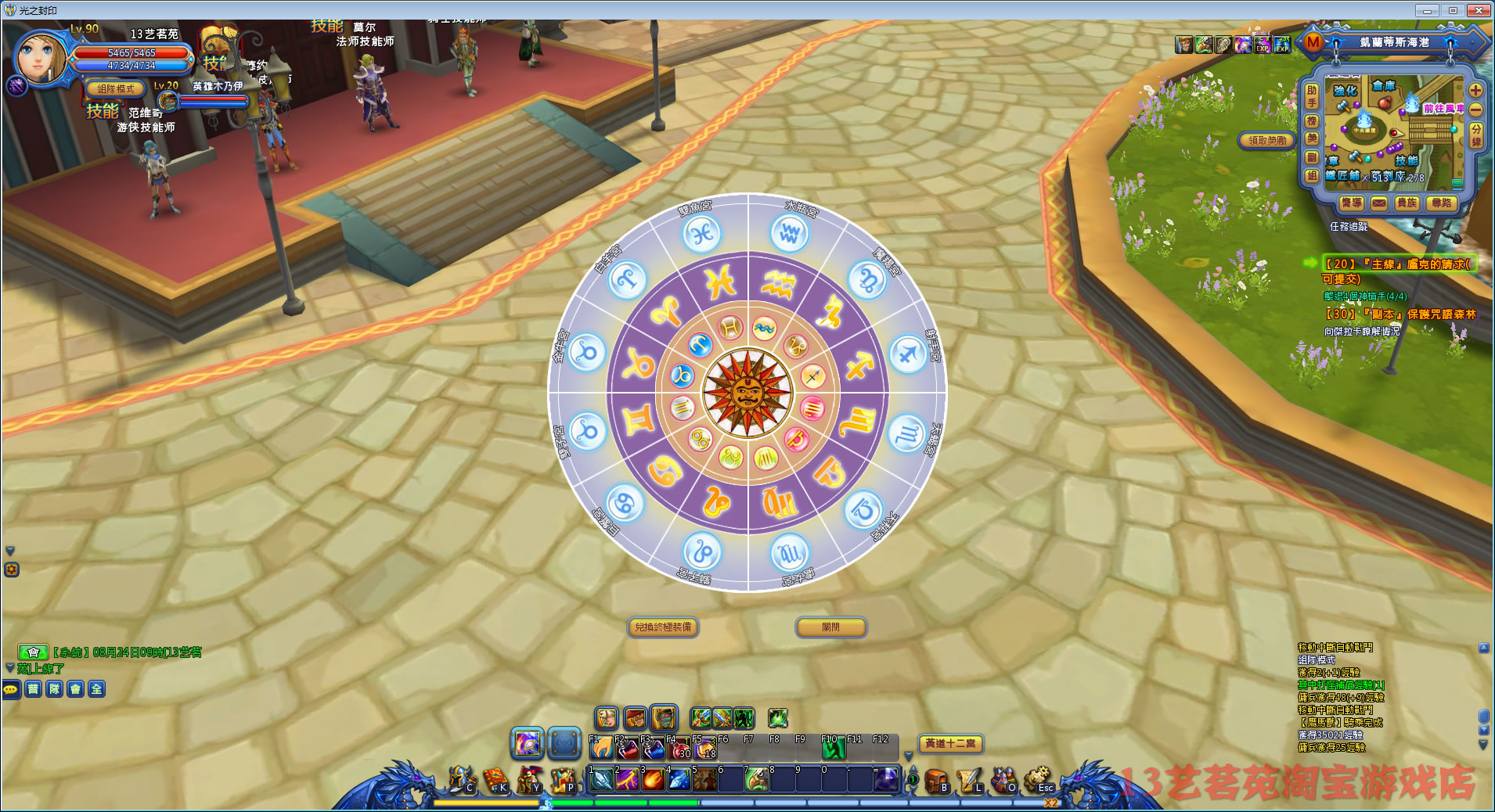Select the 【20】主線 quest tracker entry

coord(1399,264)
